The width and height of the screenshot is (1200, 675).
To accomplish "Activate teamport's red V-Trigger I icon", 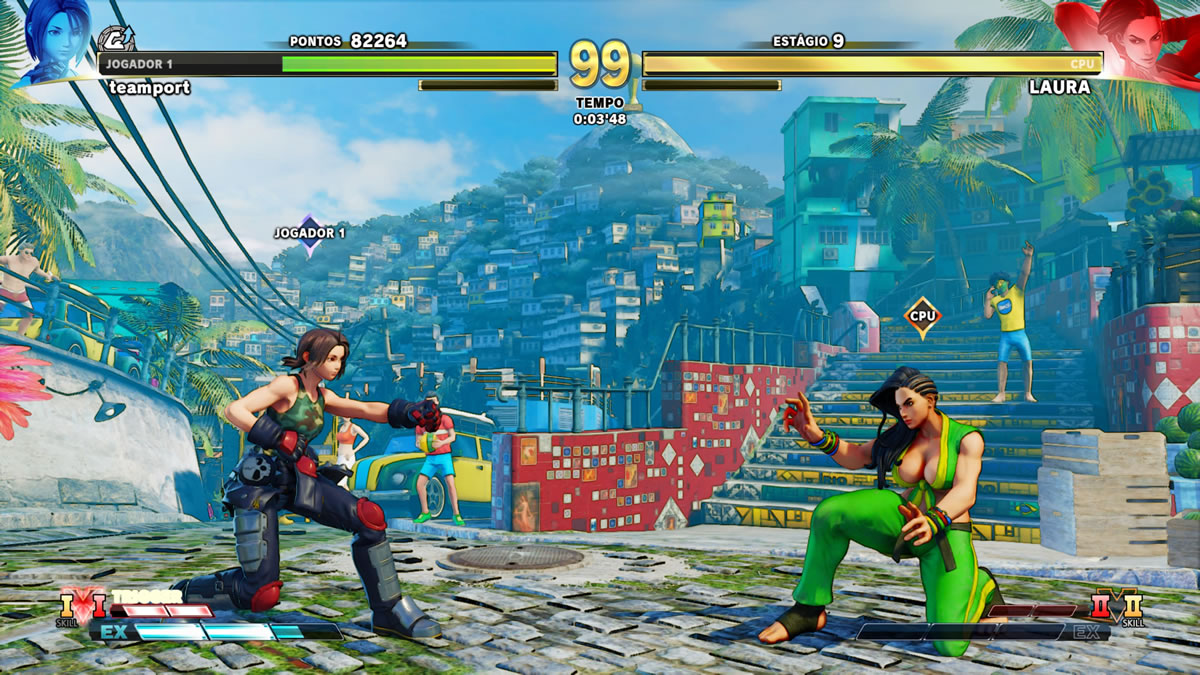I will (x=98, y=605).
